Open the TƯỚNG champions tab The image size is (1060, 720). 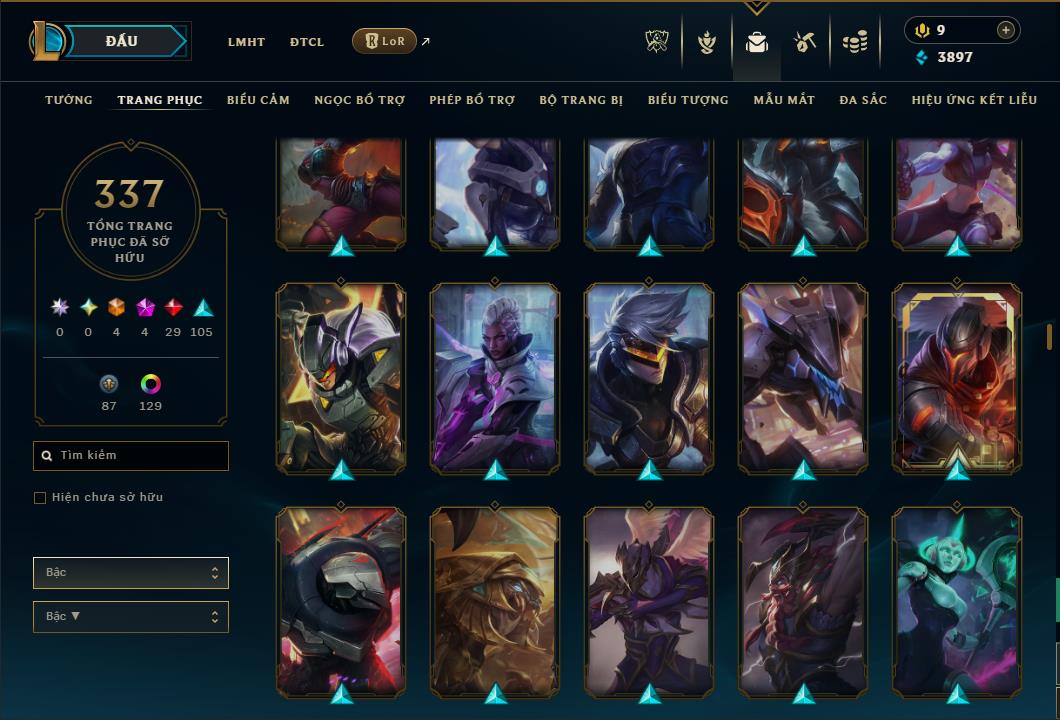69,100
